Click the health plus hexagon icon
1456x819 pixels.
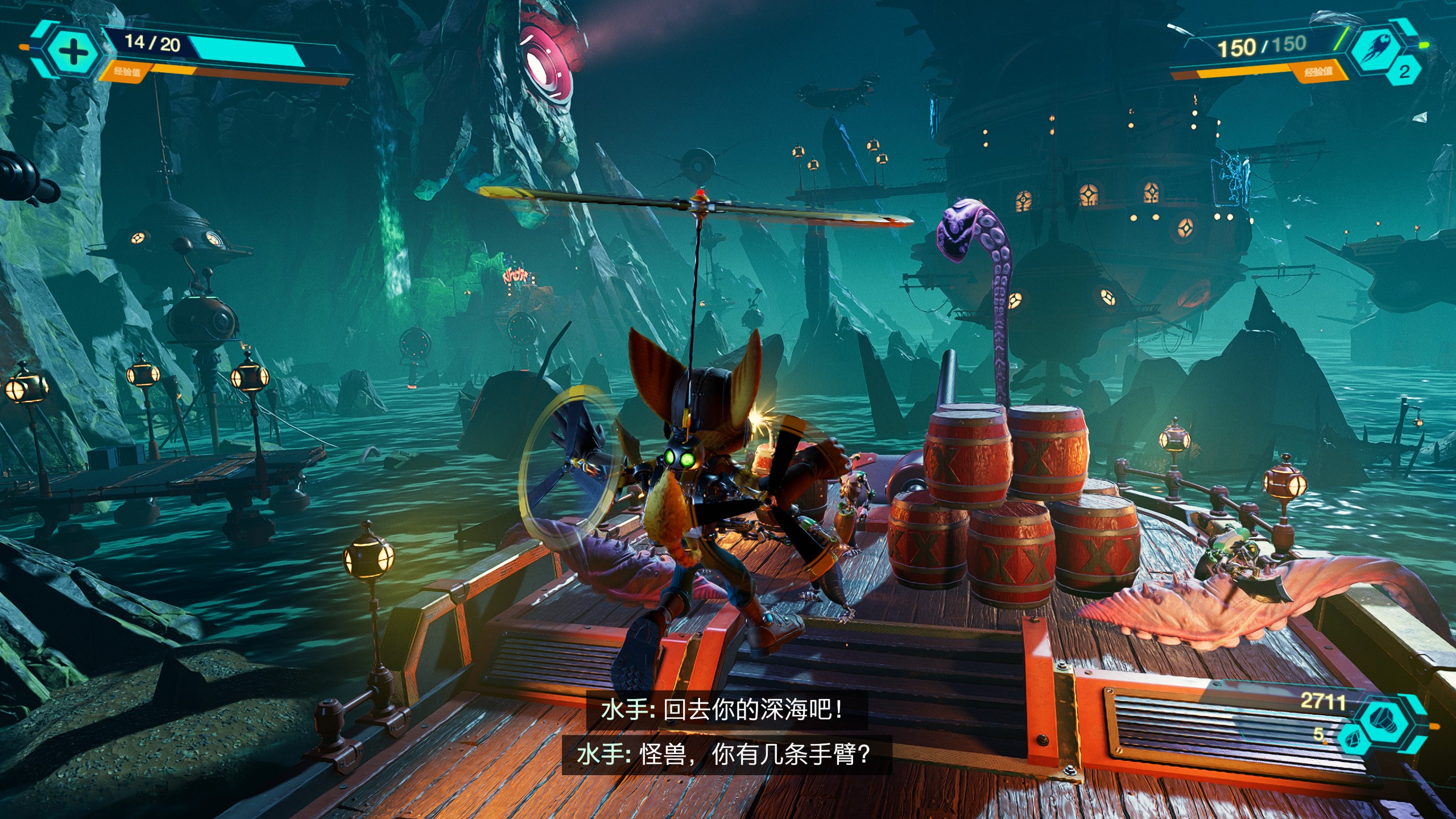(72, 52)
